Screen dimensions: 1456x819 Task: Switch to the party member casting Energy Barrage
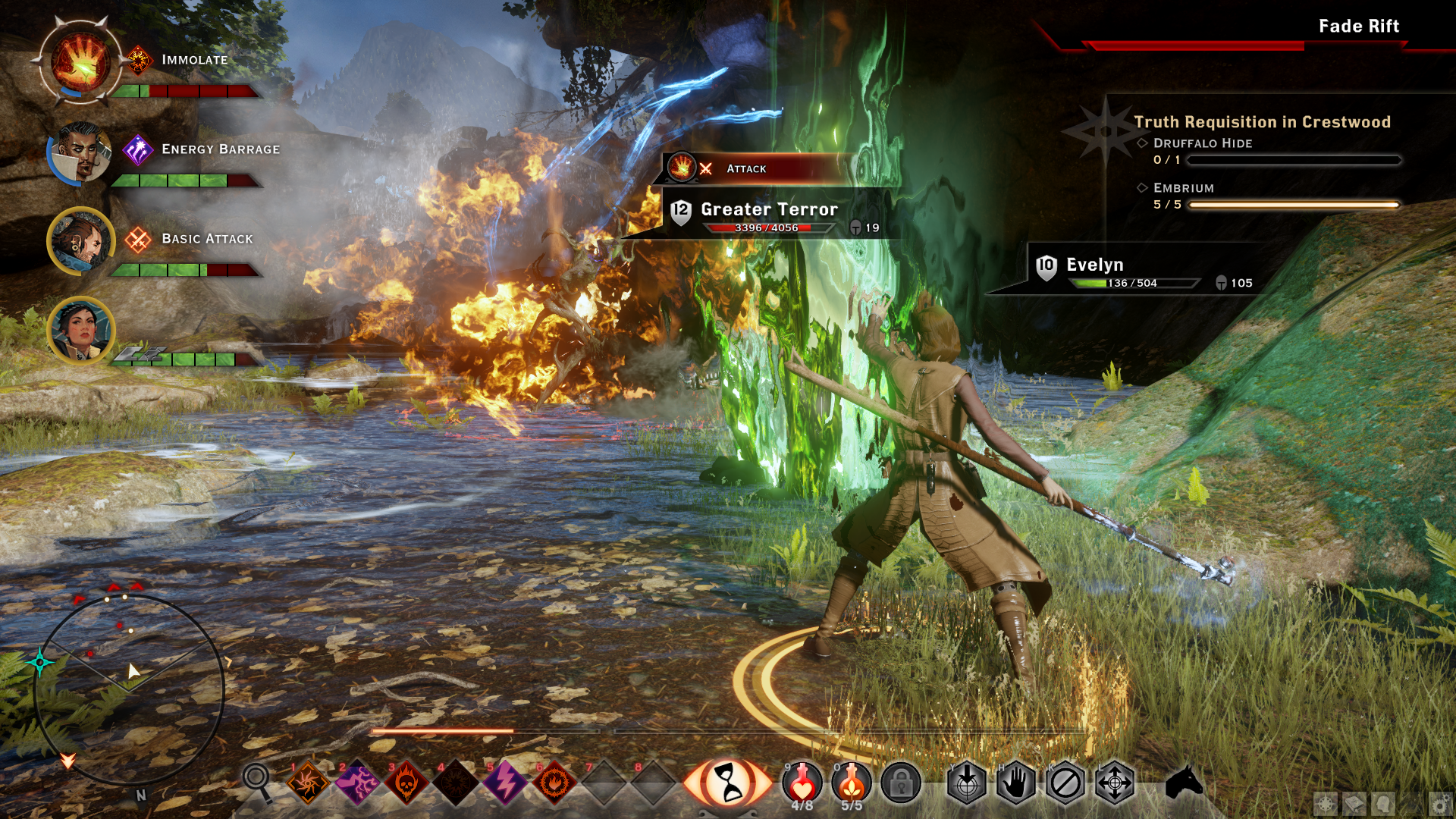pos(80,152)
